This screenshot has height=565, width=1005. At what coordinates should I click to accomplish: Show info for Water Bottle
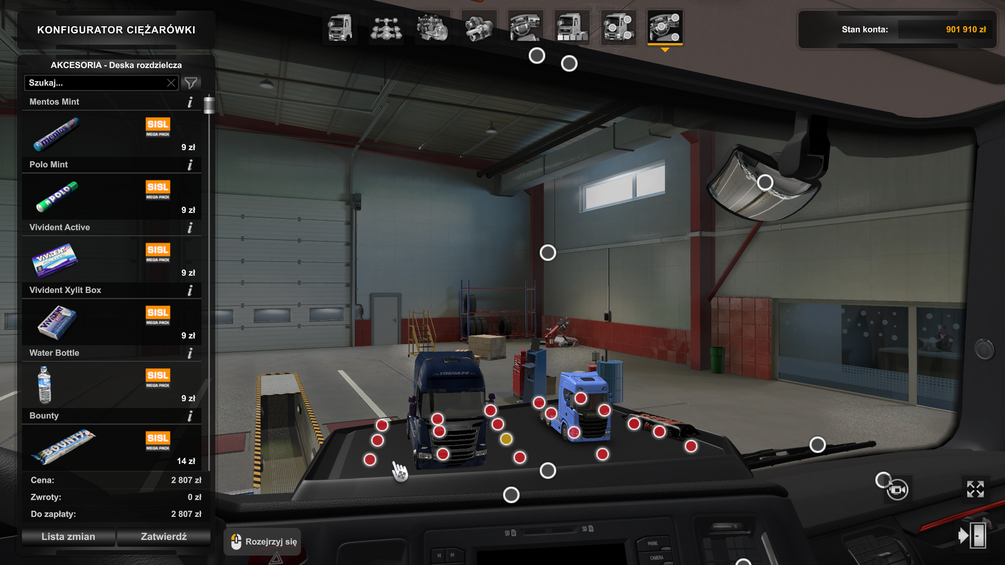[x=190, y=353]
